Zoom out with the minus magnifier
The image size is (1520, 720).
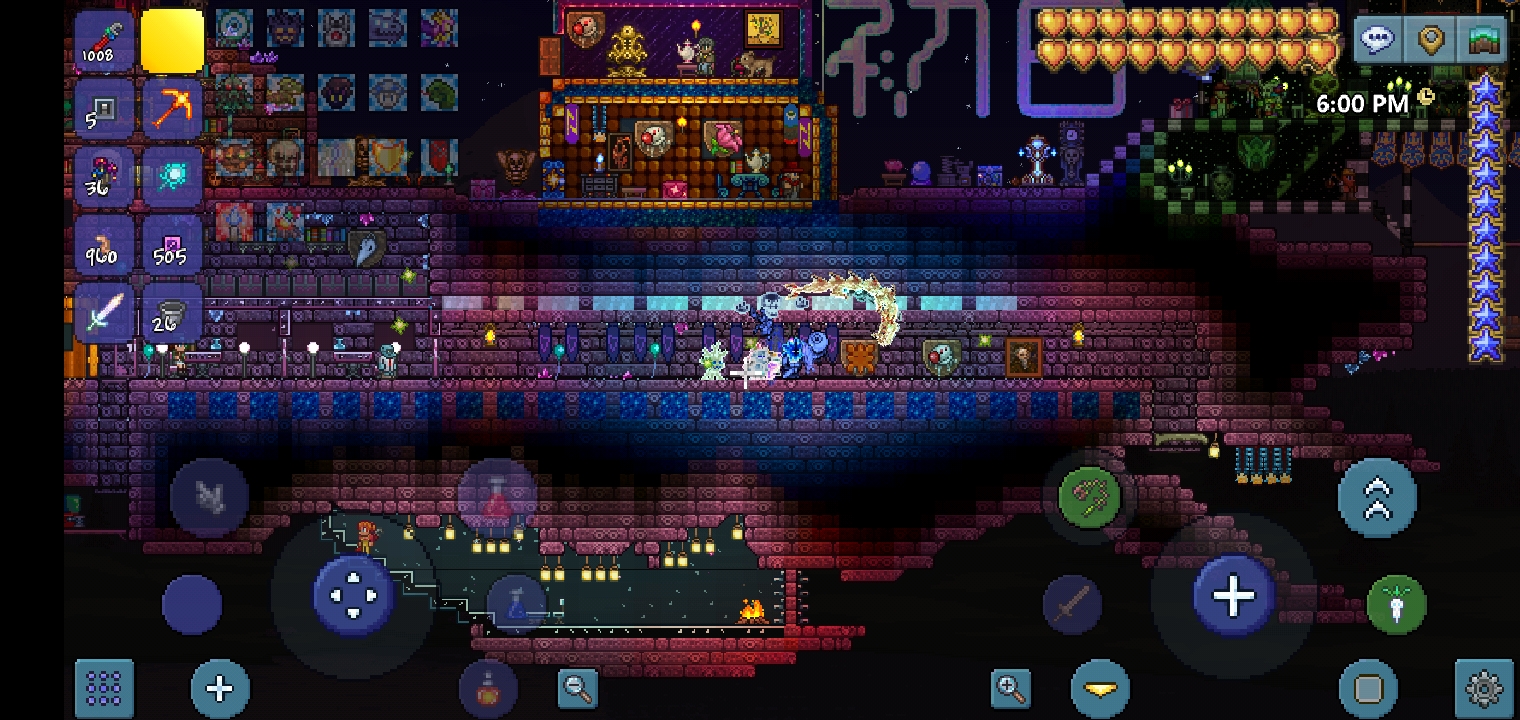[578, 687]
